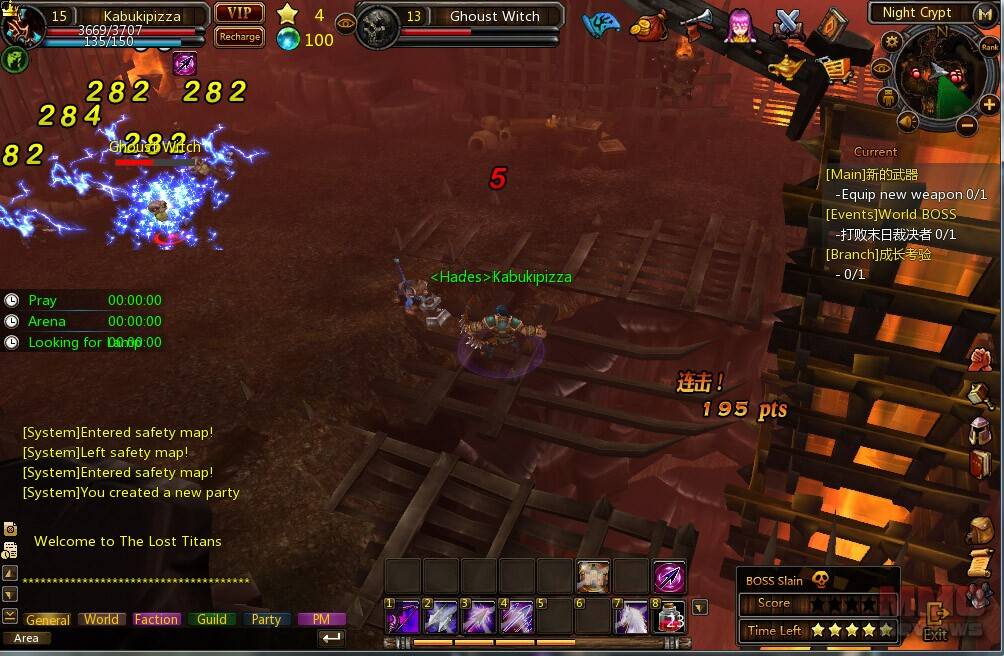Select the Party chat tab

tap(266, 619)
